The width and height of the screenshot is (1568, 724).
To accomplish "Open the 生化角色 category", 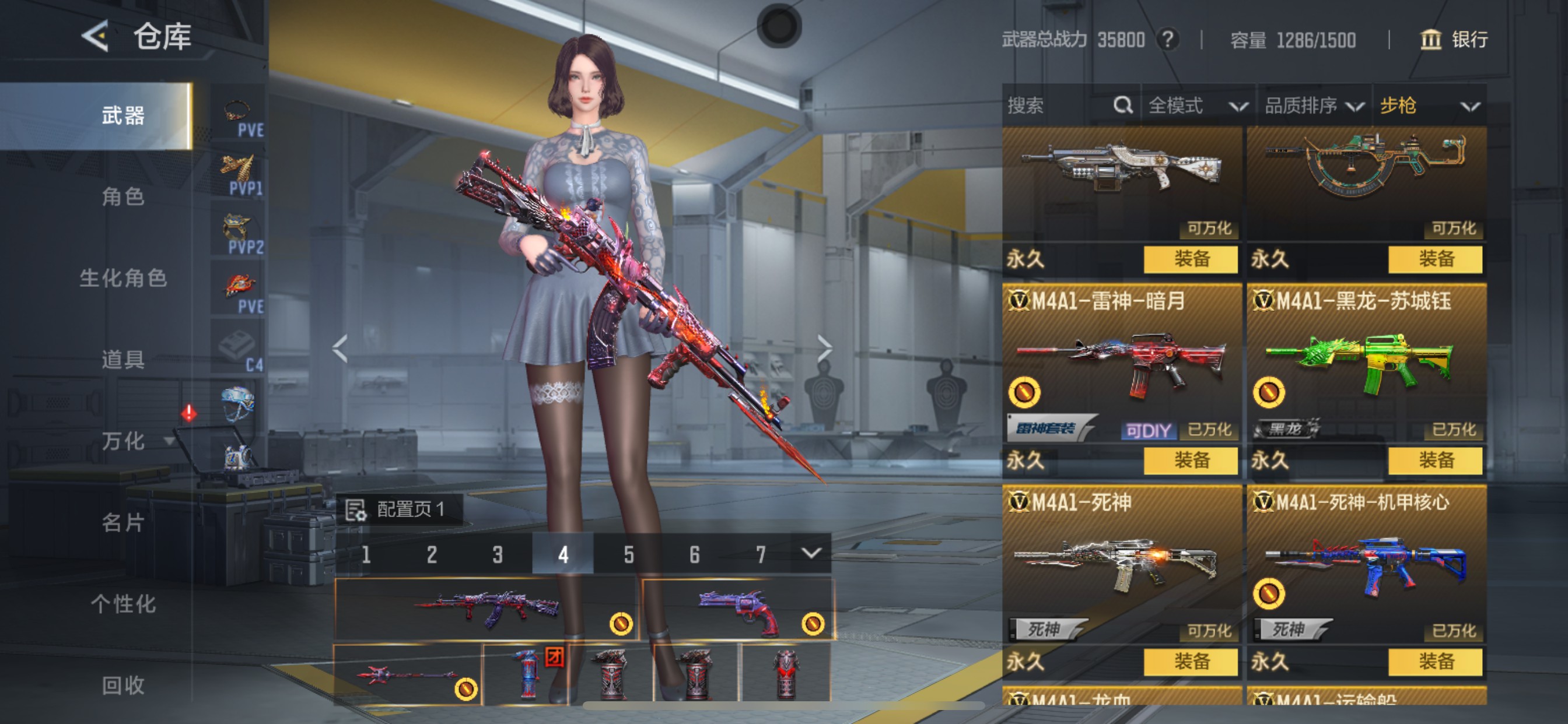I will (x=123, y=278).
